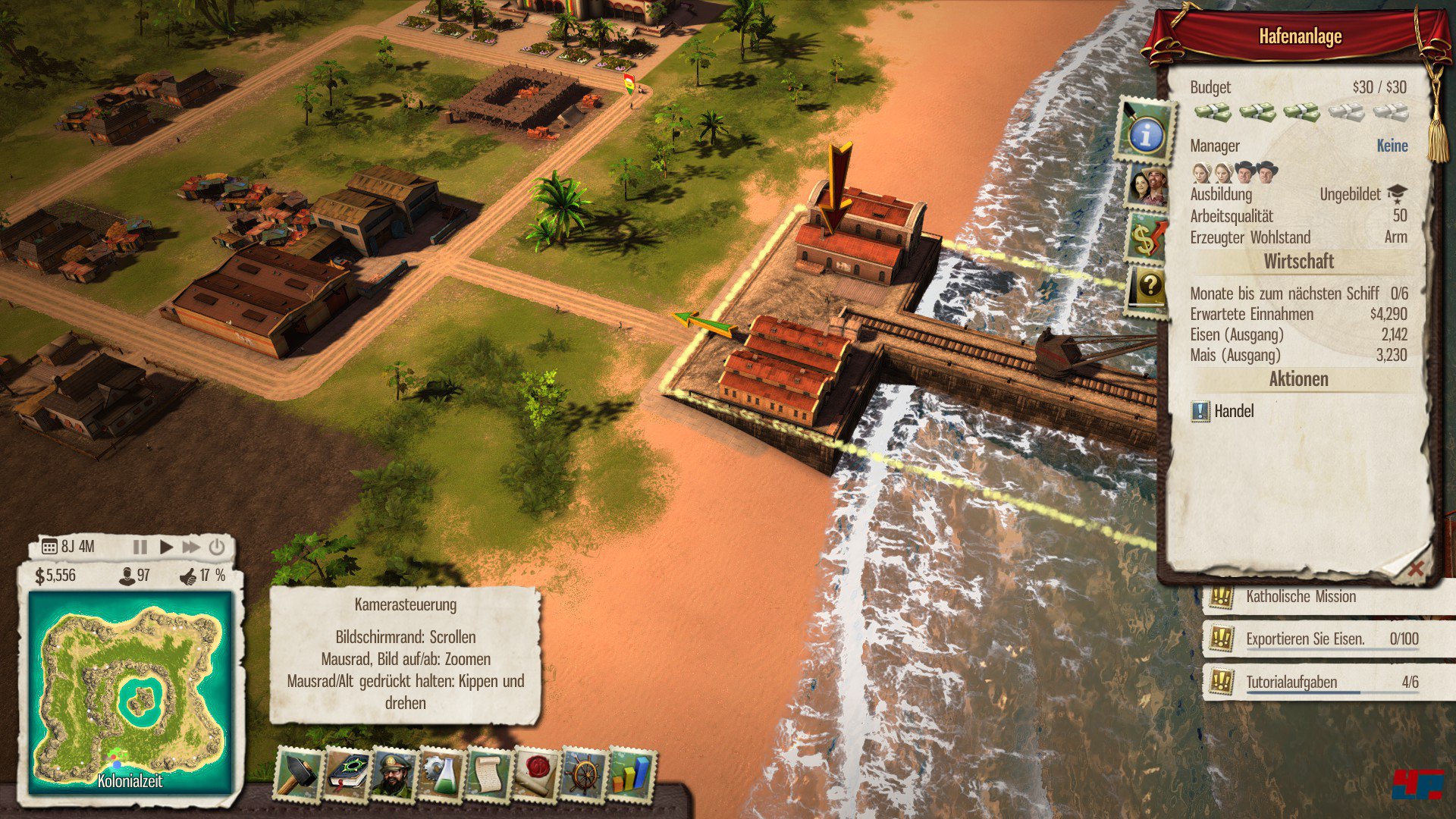Select the El Presidente portrait stamp

pyautogui.click(x=393, y=774)
